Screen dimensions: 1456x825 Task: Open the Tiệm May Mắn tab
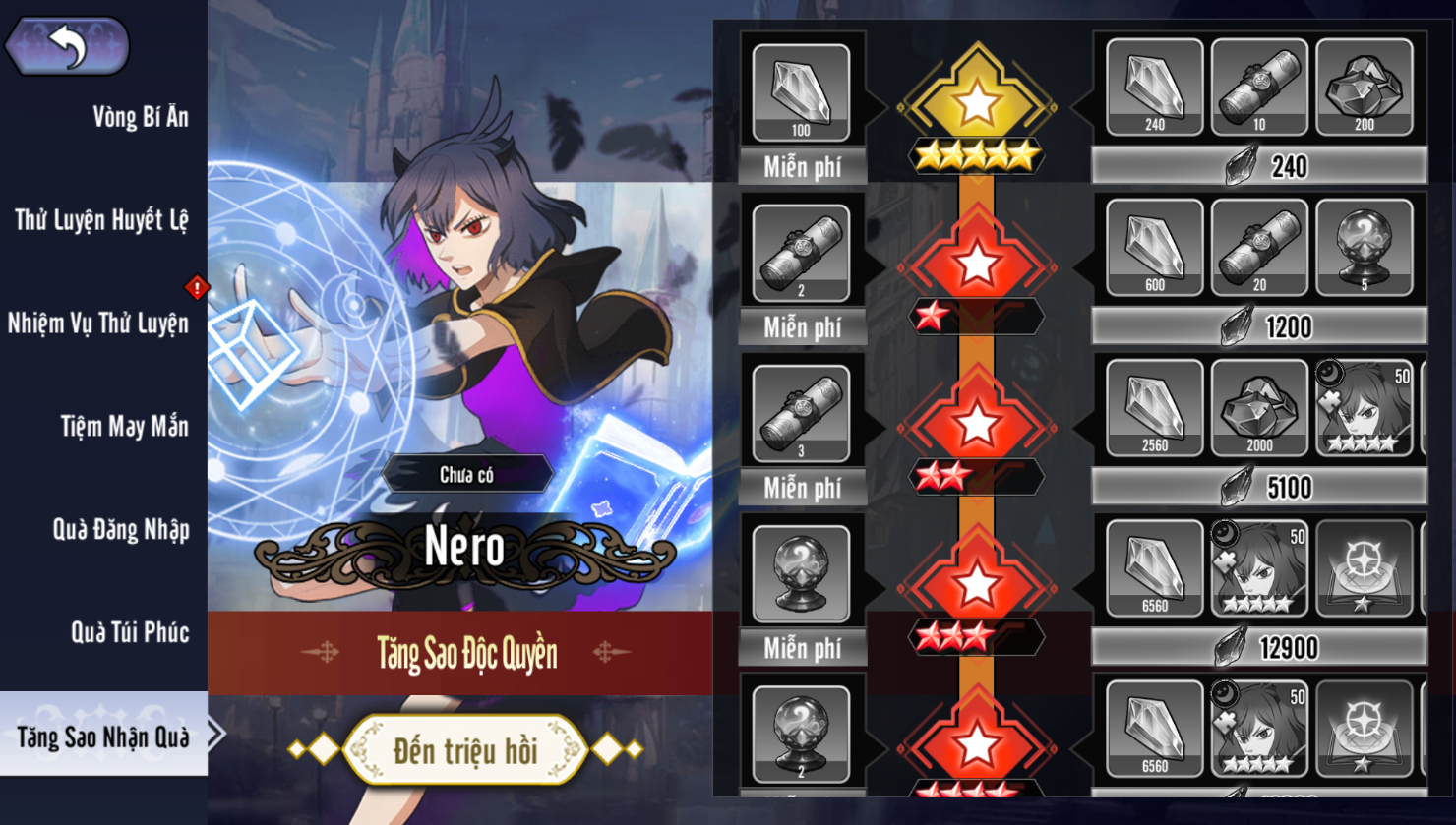click(124, 427)
